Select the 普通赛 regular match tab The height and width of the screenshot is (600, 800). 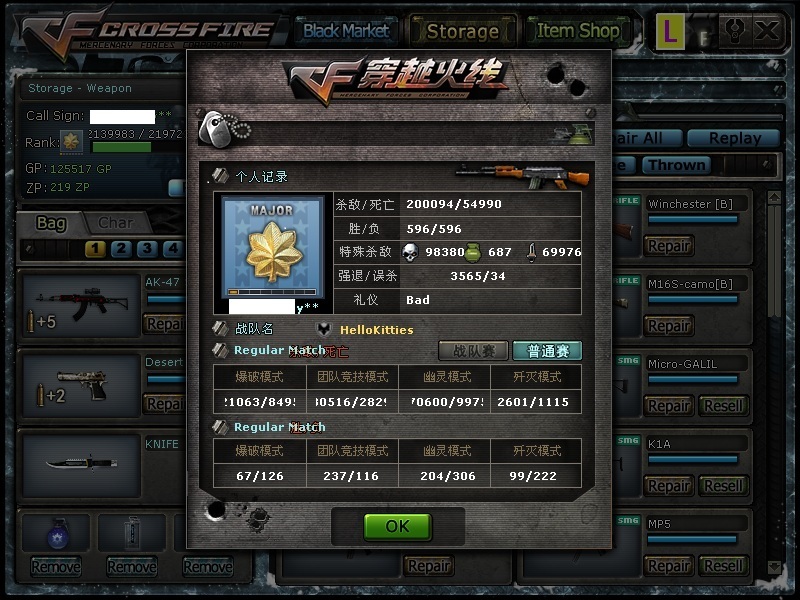(547, 351)
